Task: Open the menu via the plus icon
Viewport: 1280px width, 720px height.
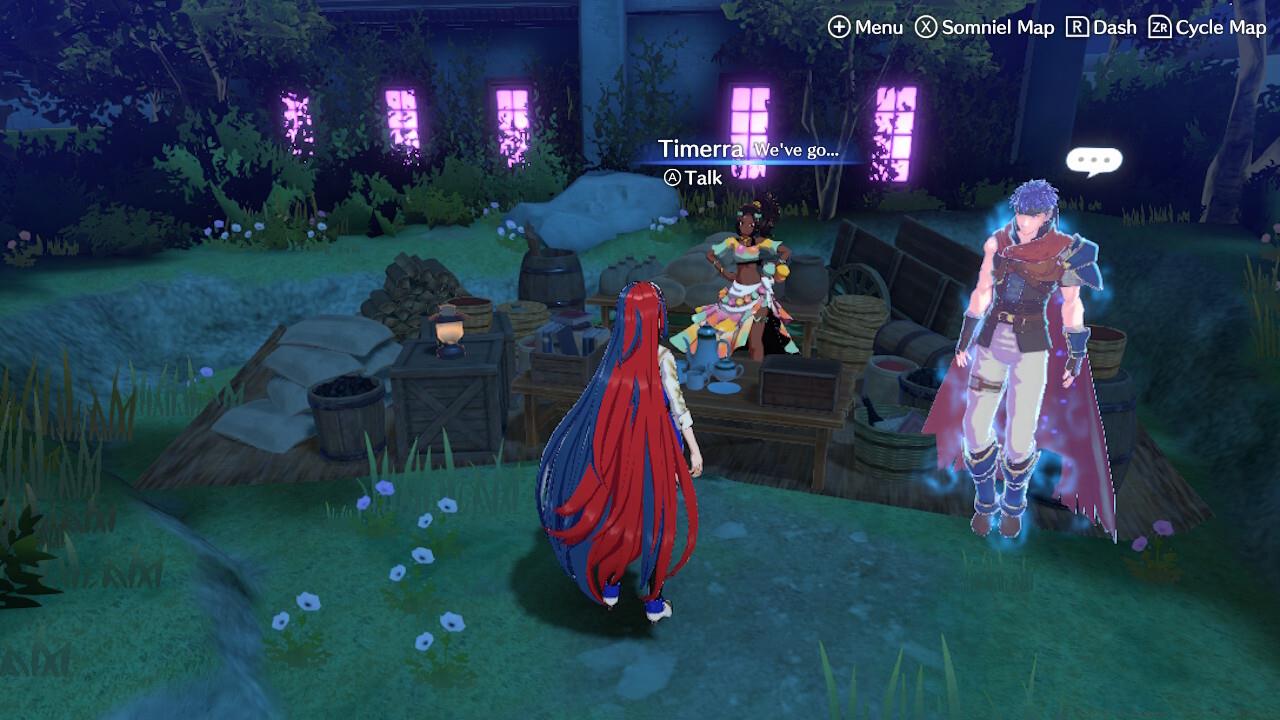Action: 838,27
